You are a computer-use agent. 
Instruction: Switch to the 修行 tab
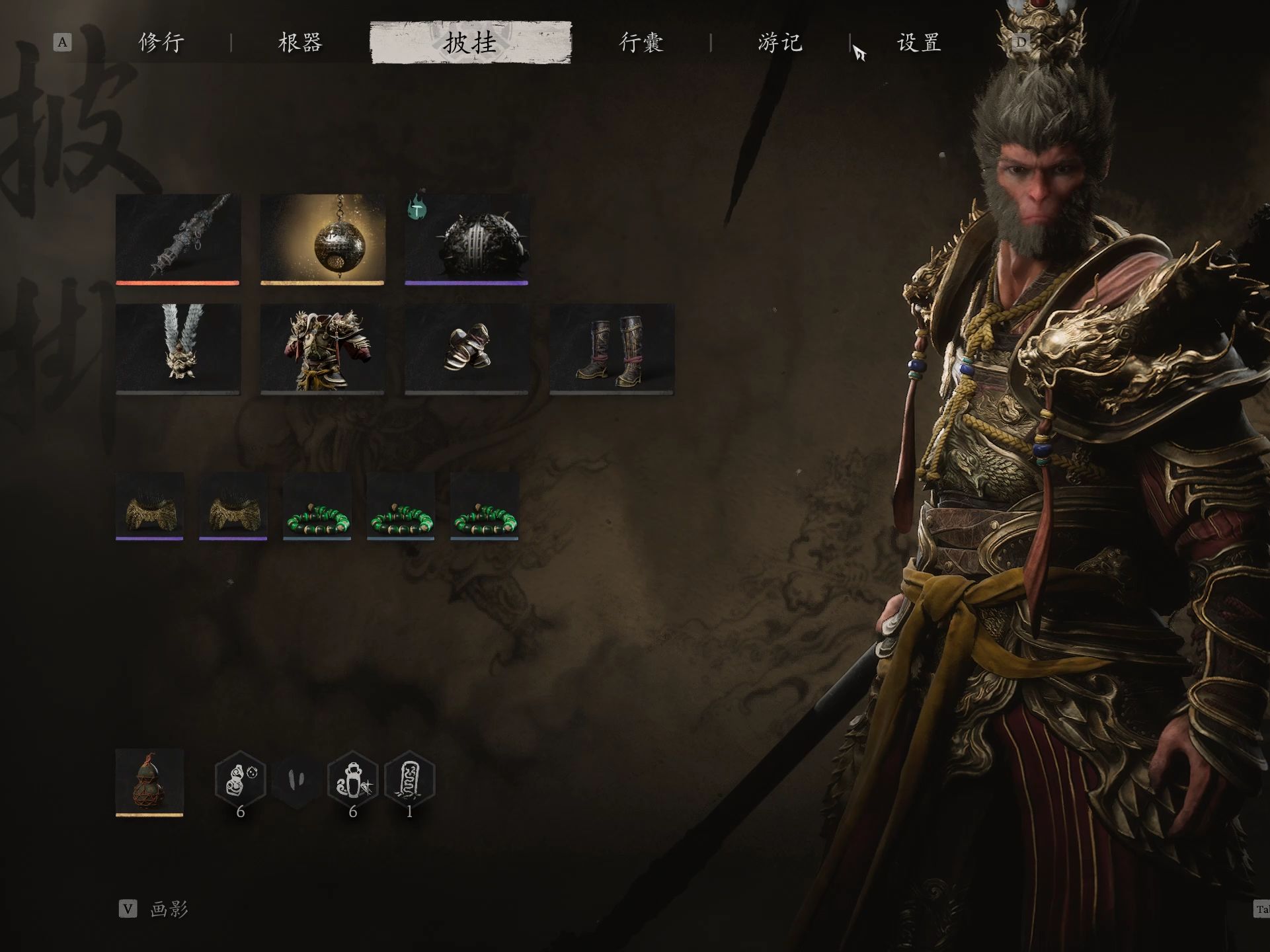click(x=161, y=43)
